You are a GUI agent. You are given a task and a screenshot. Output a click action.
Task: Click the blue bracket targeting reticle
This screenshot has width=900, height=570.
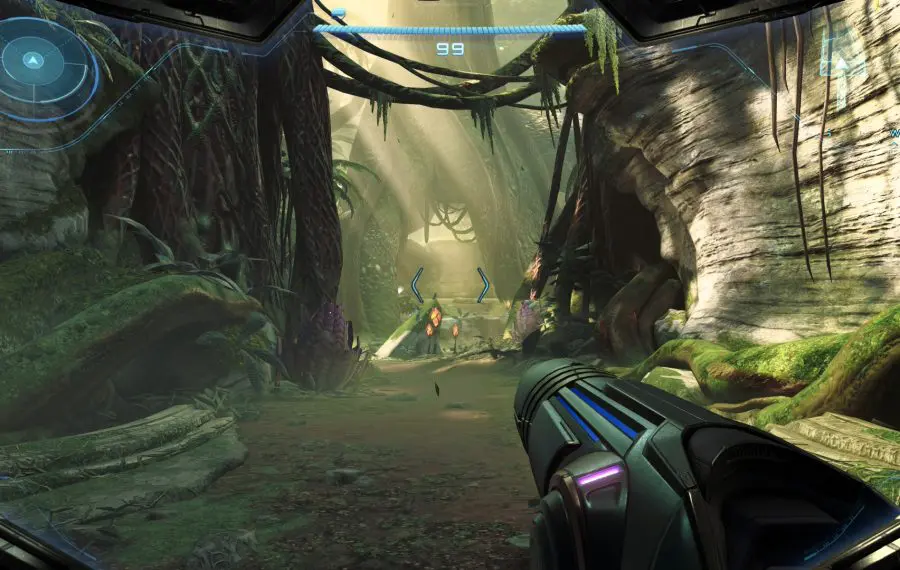point(450,285)
